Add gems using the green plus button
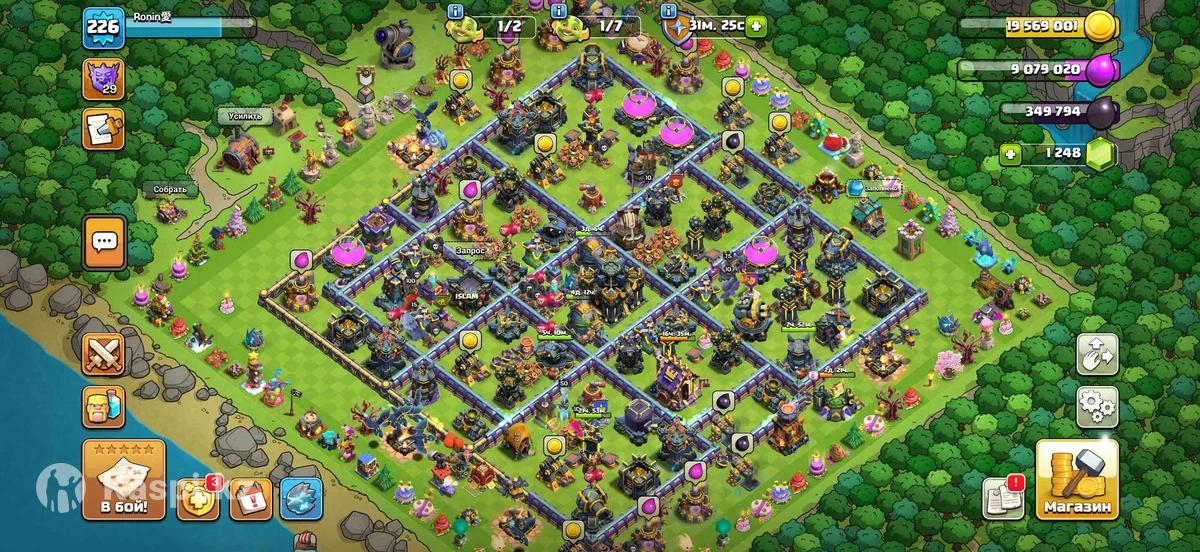Image resolution: width=1200 pixels, height=552 pixels. 1012,154
